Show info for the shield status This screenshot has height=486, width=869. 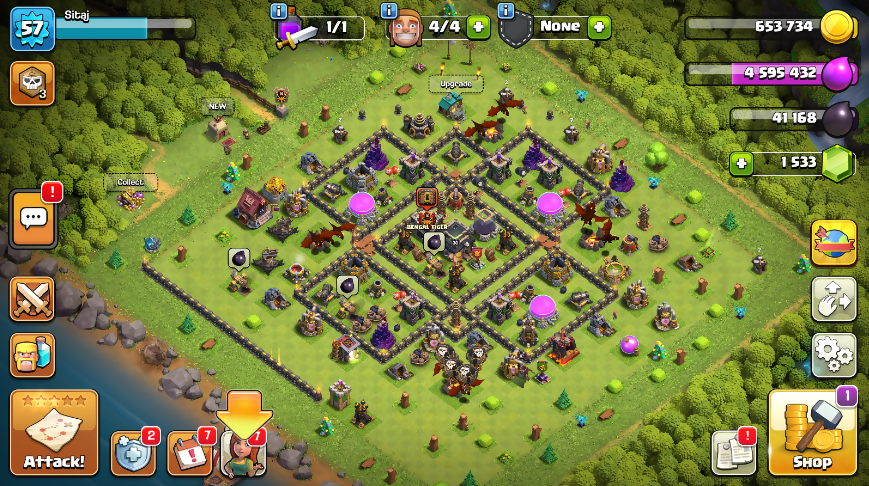(x=505, y=10)
